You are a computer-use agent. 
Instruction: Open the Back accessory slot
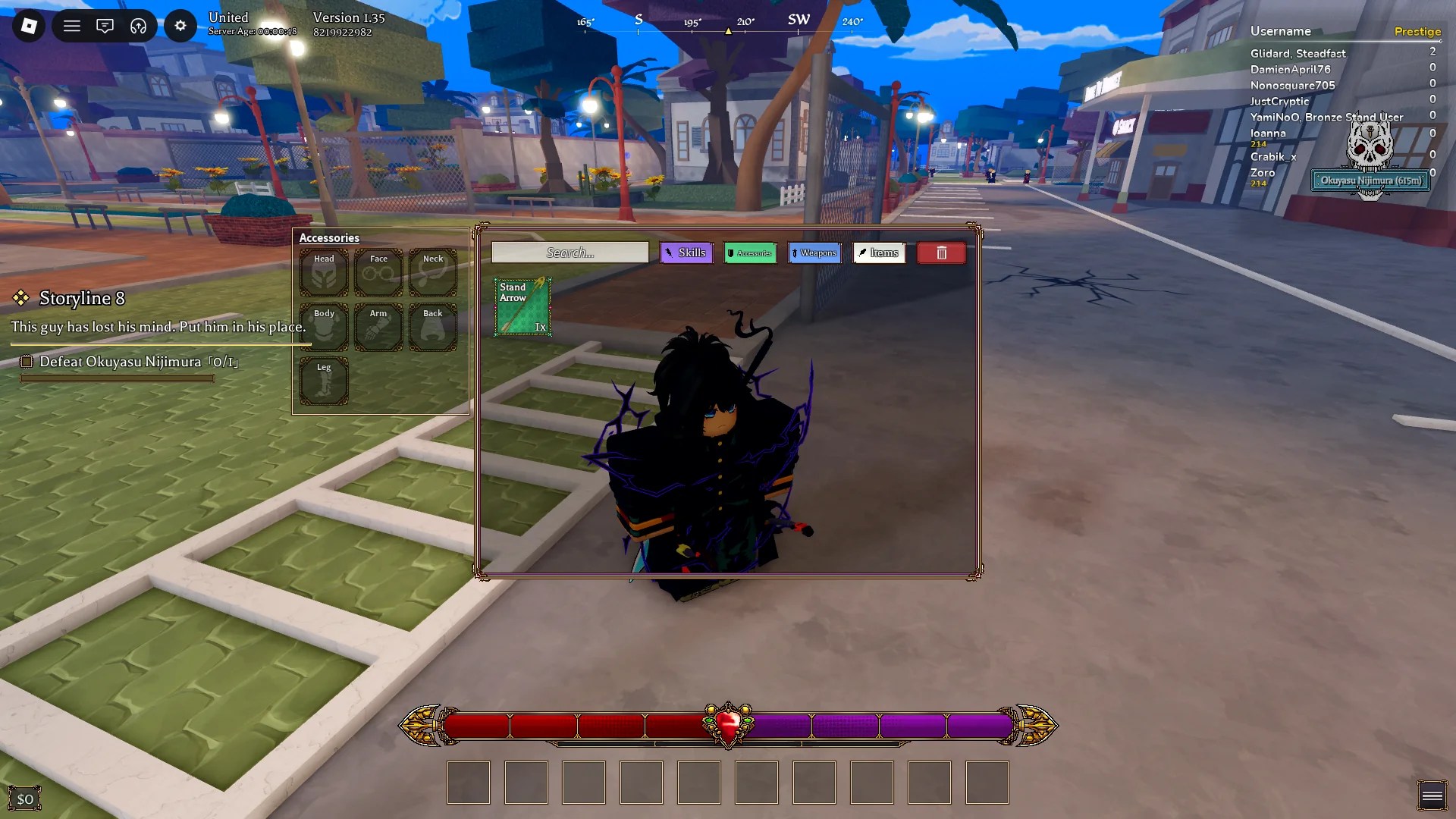click(x=432, y=327)
